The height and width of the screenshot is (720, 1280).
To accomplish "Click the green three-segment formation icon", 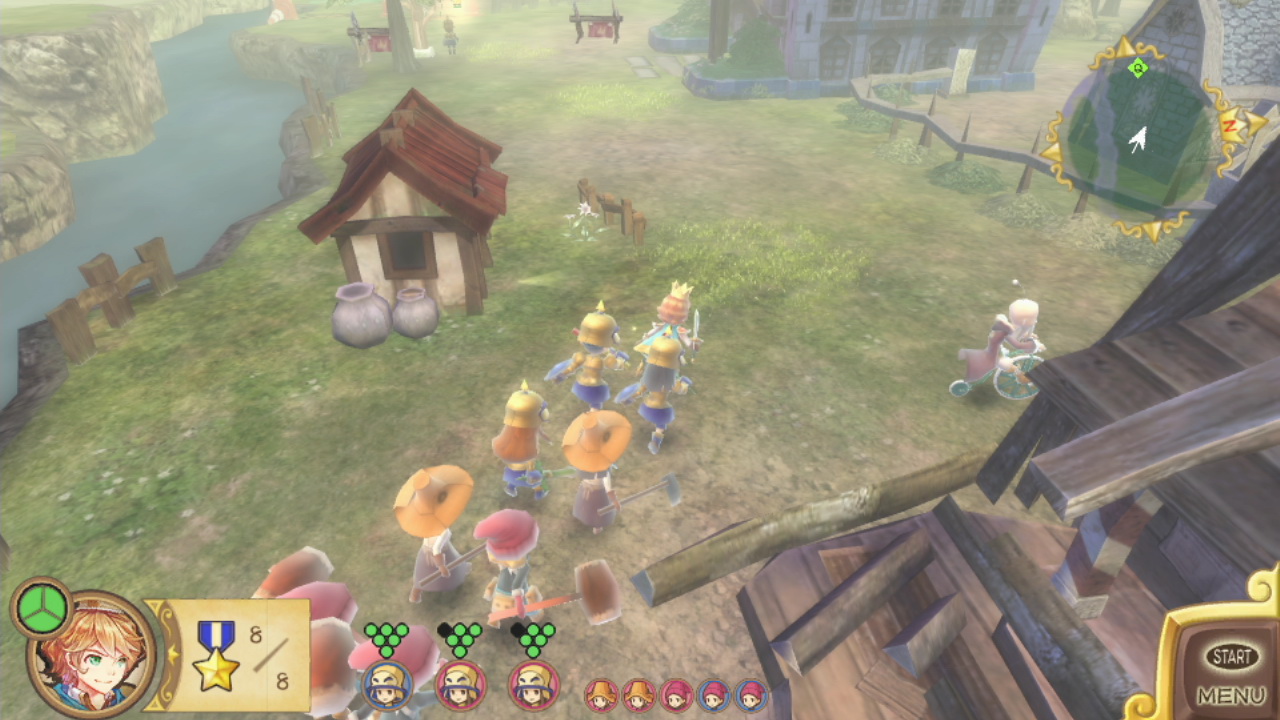I will 41,607.
